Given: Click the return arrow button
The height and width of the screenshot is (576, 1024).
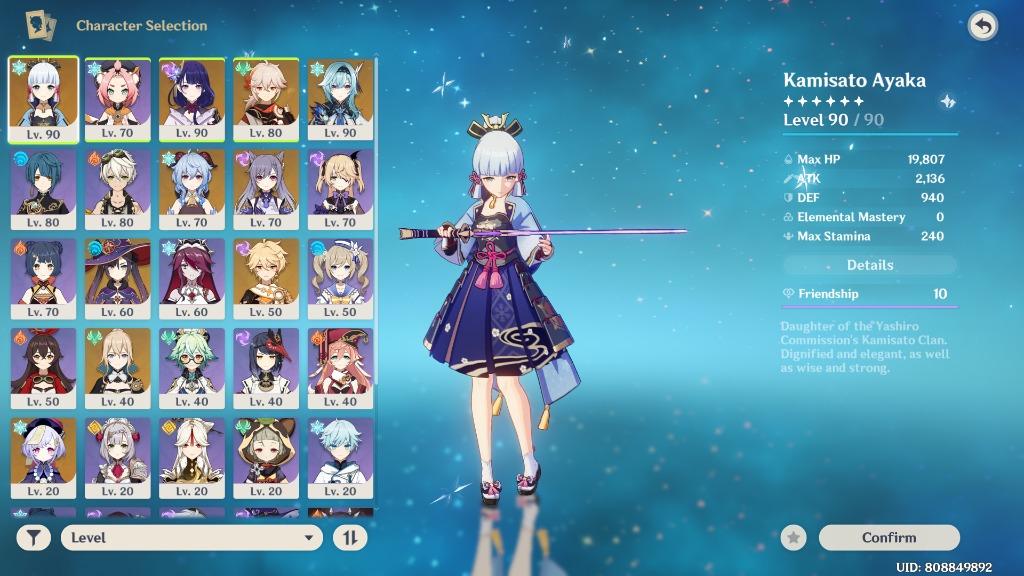Looking at the screenshot, I should coord(983,27).
